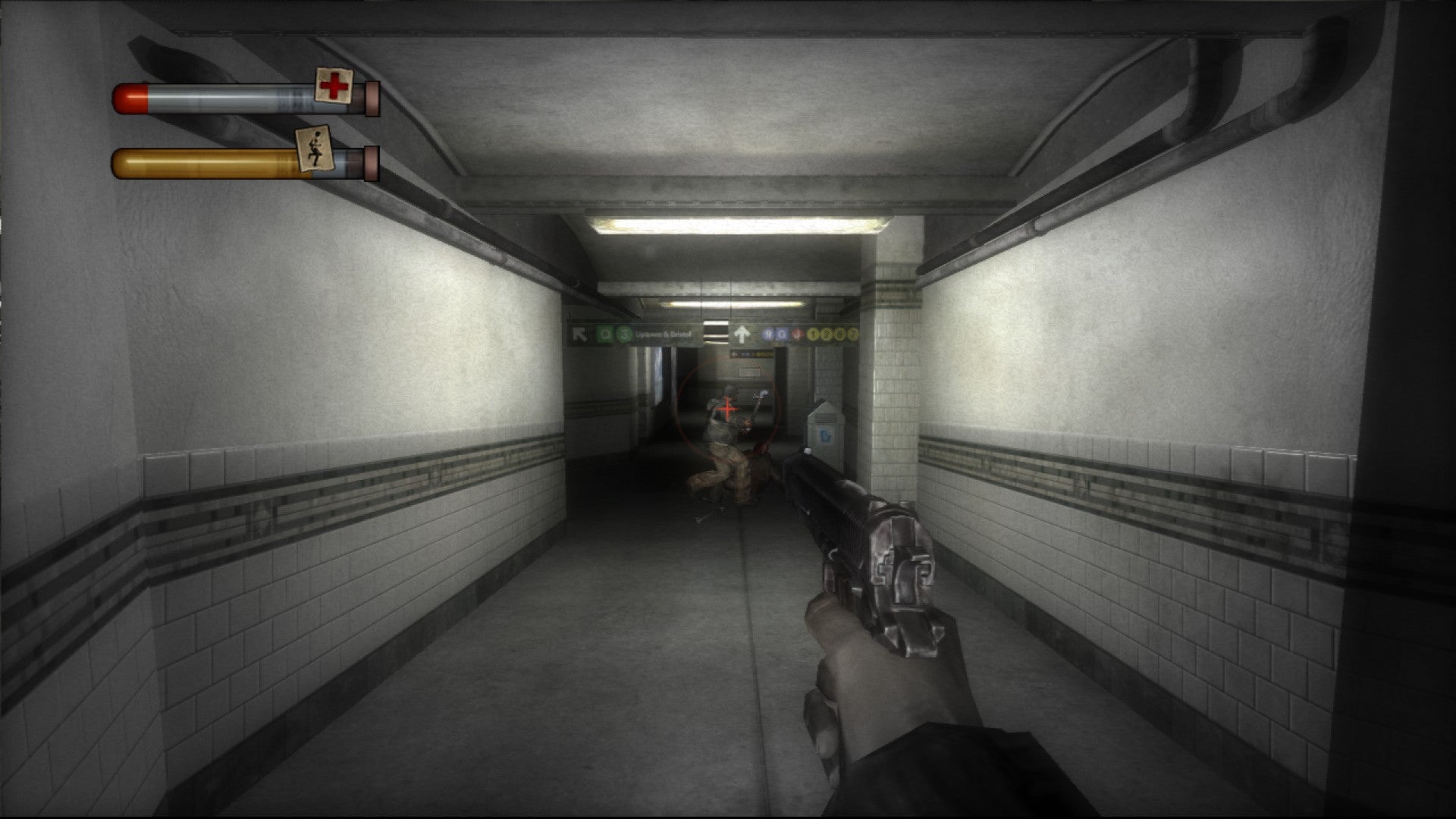
Task: Click the small lit sign below the arrow
Action: 752,354
